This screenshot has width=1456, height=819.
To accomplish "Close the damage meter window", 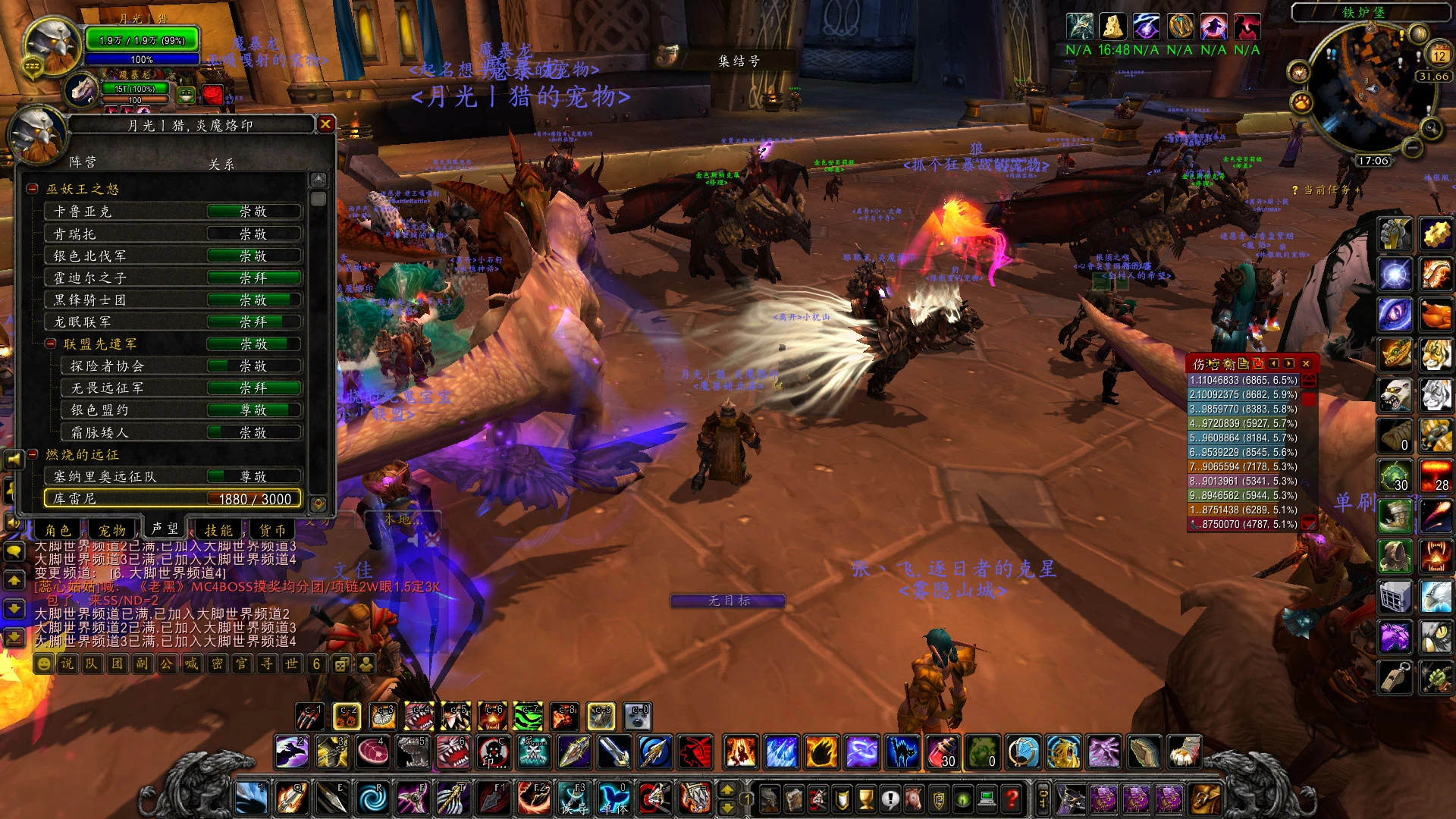I will click(1306, 364).
